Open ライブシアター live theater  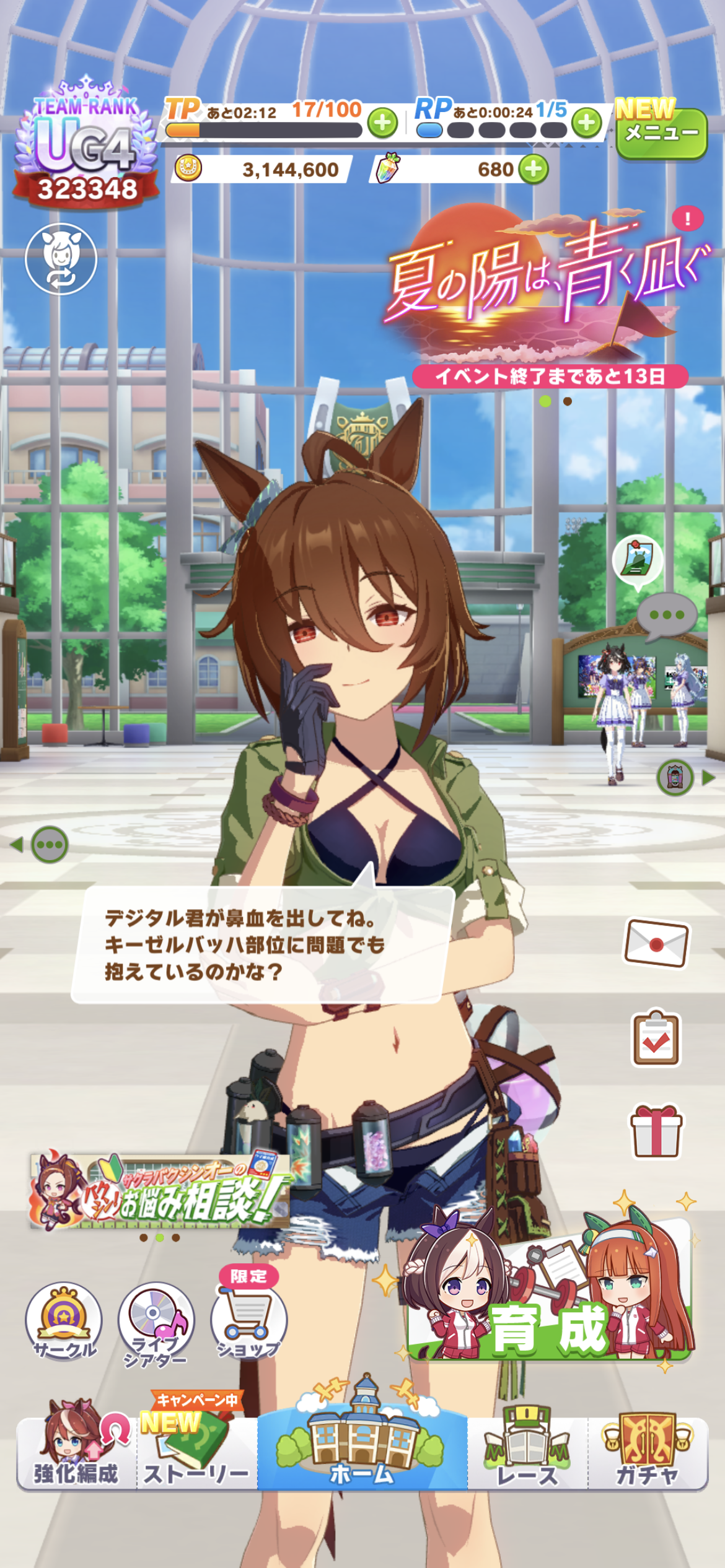pyautogui.click(x=156, y=1323)
